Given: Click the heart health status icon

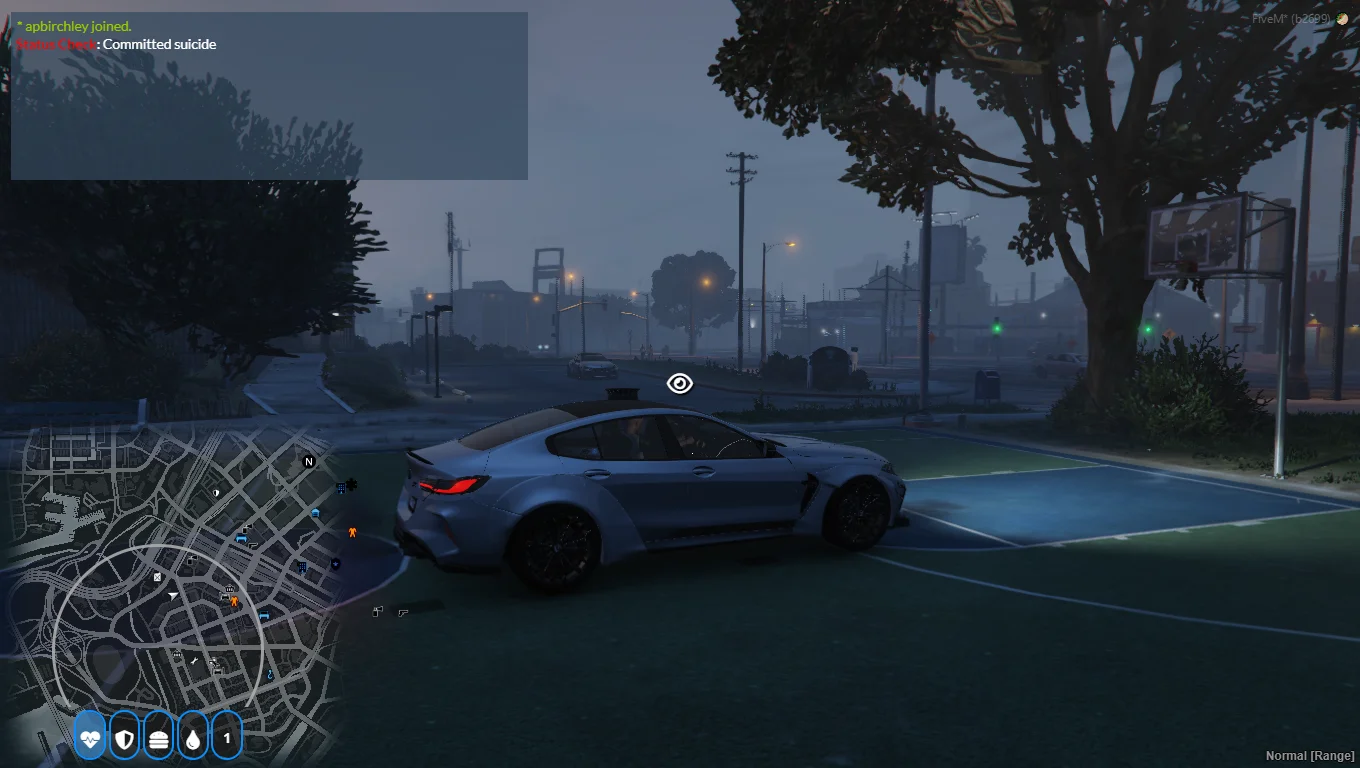Looking at the screenshot, I should click(90, 739).
